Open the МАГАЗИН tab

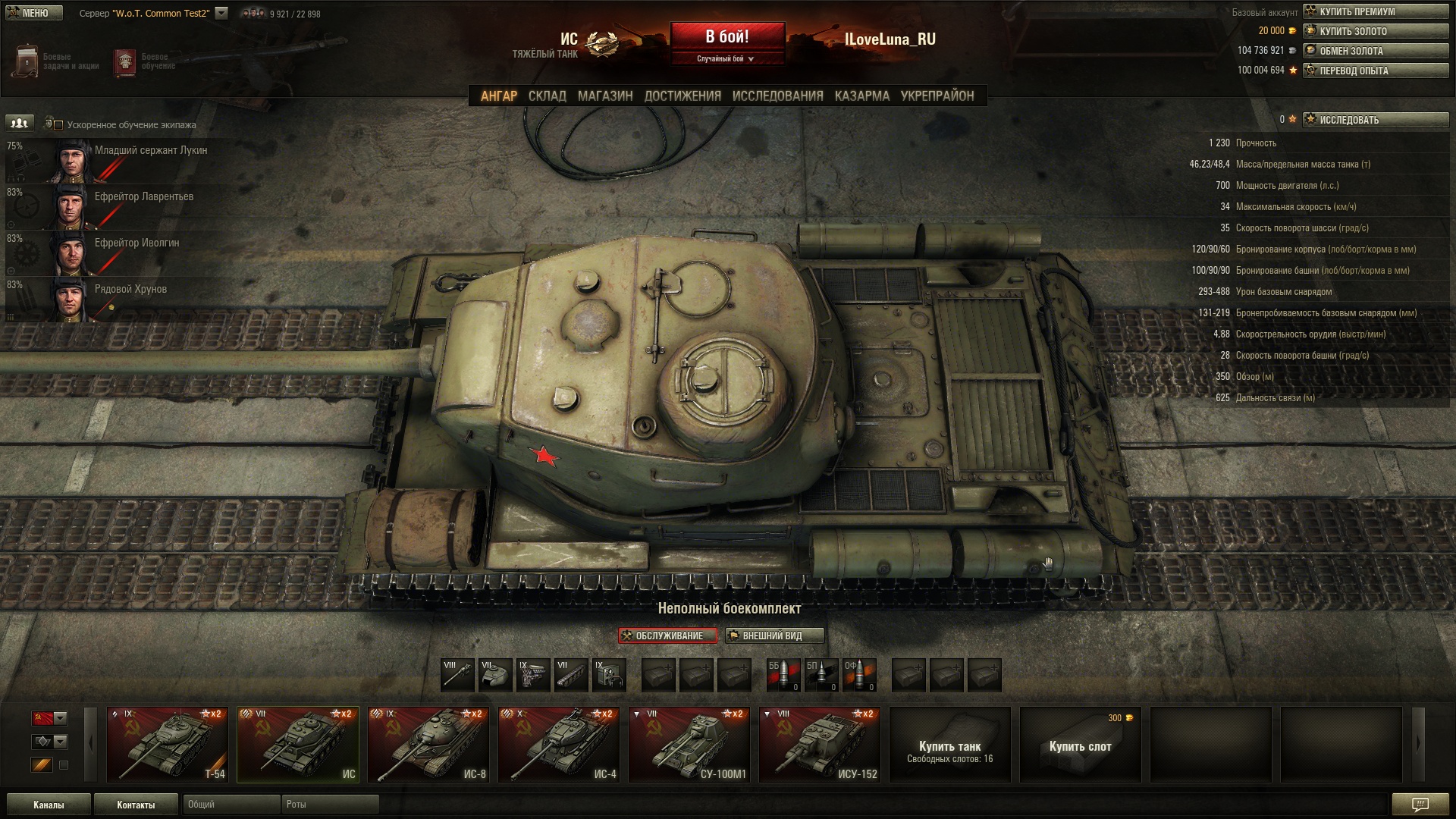tap(604, 96)
